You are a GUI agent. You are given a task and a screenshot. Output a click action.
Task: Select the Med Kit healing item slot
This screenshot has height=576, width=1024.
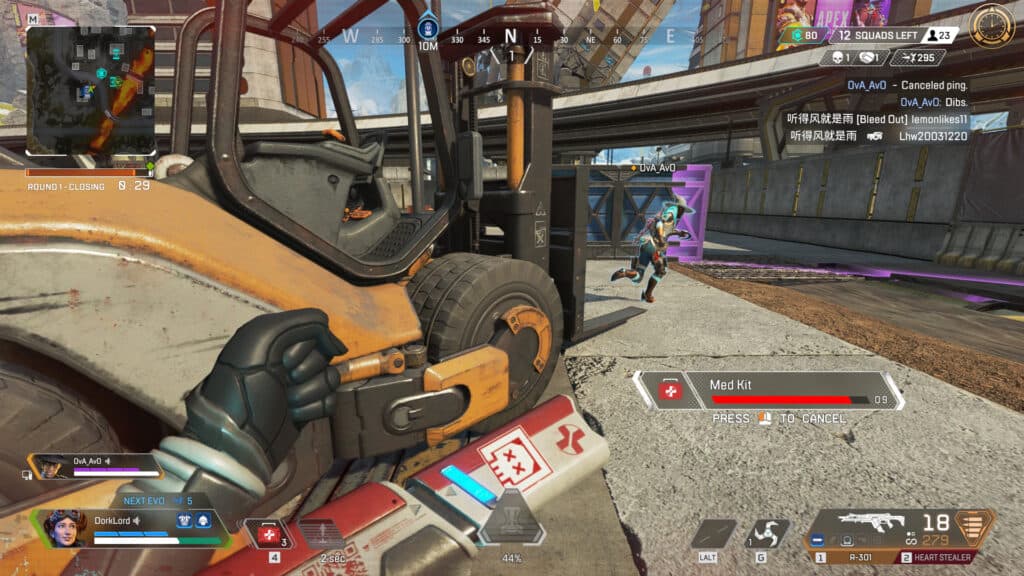coord(270,534)
